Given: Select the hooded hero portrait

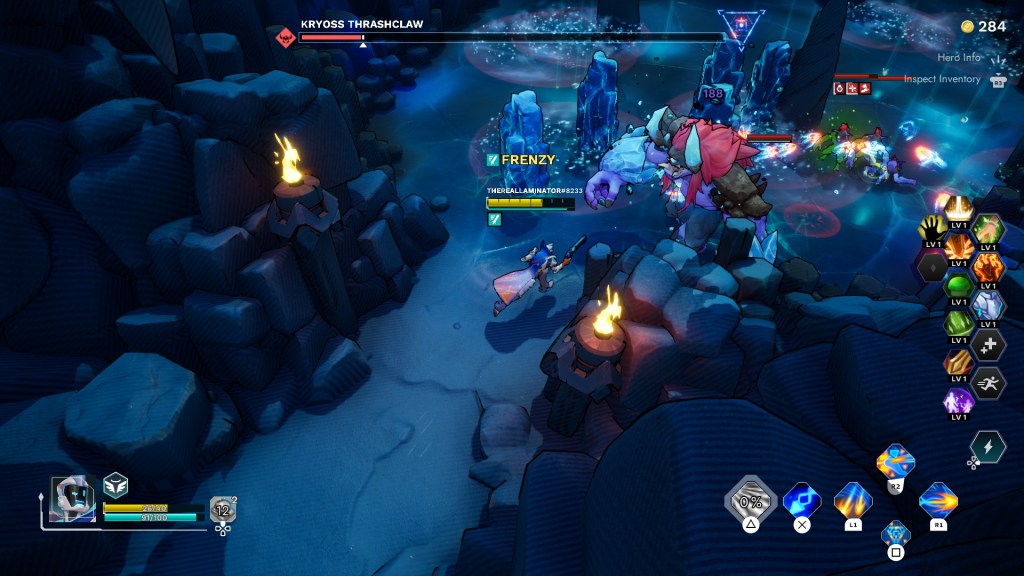Looking at the screenshot, I should [x=73, y=498].
